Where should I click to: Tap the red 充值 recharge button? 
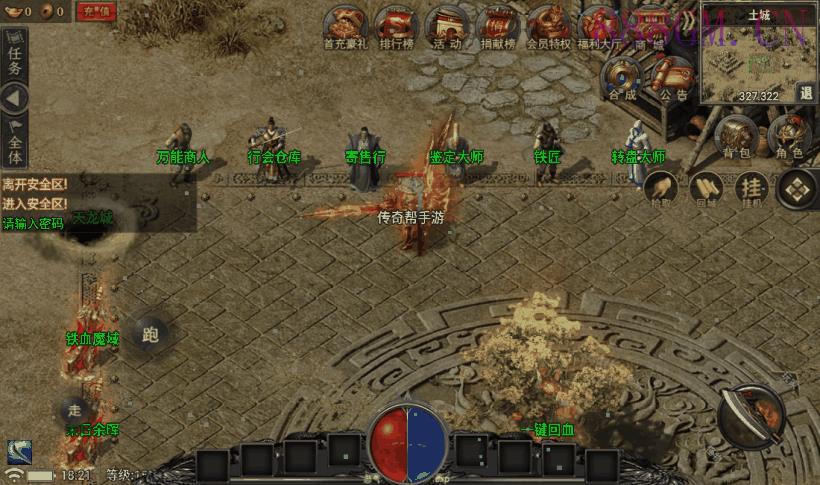click(x=96, y=12)
